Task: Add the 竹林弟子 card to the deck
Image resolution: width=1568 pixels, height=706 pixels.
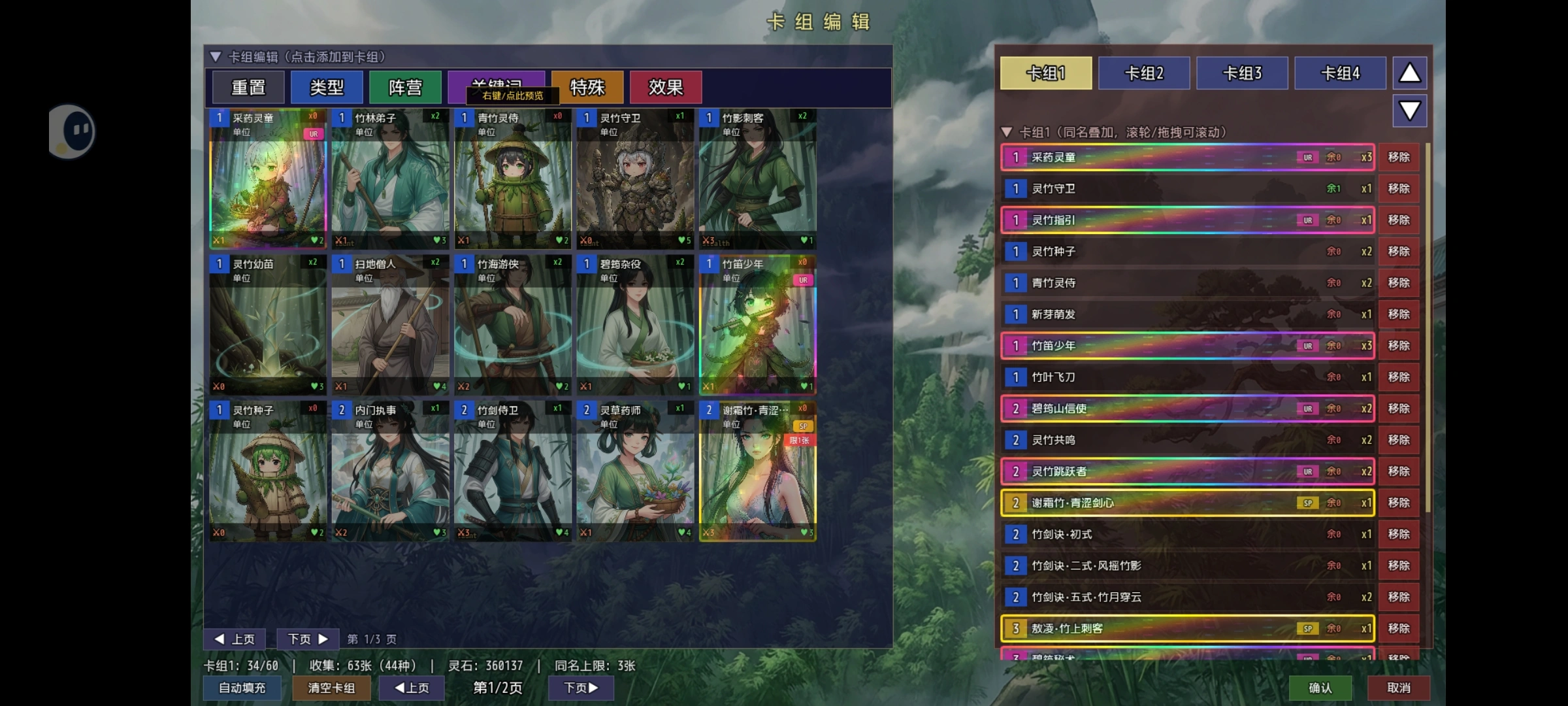Action: tap(390, 180)
